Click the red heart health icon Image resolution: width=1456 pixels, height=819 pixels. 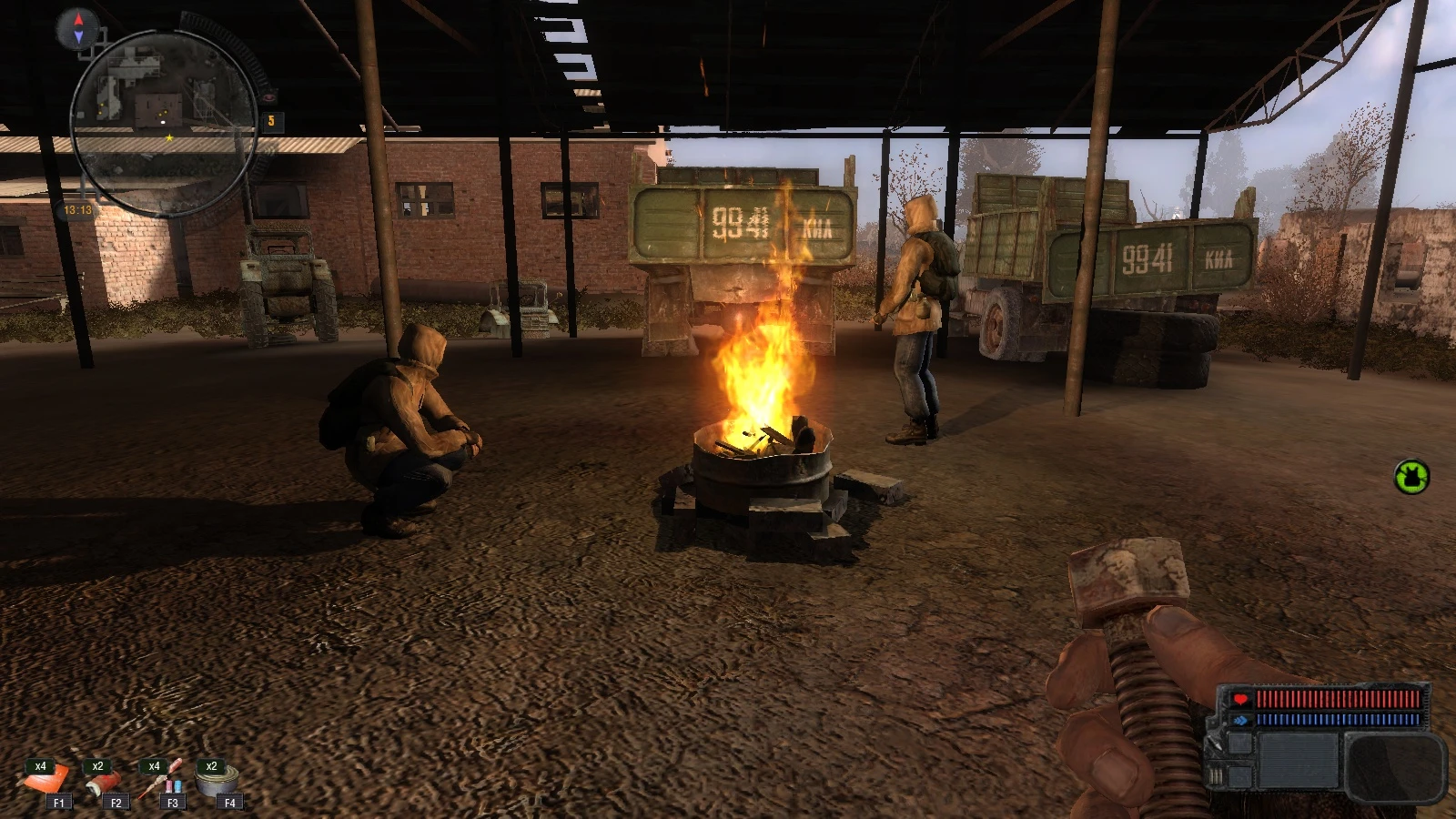click(1239, 699)
